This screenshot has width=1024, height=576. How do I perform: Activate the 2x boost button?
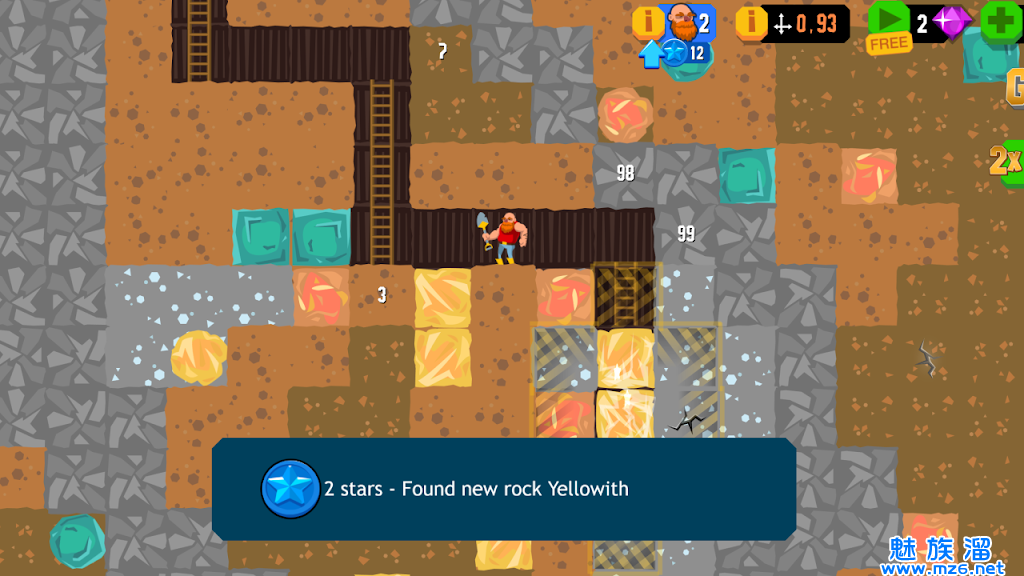point(1005,160)
